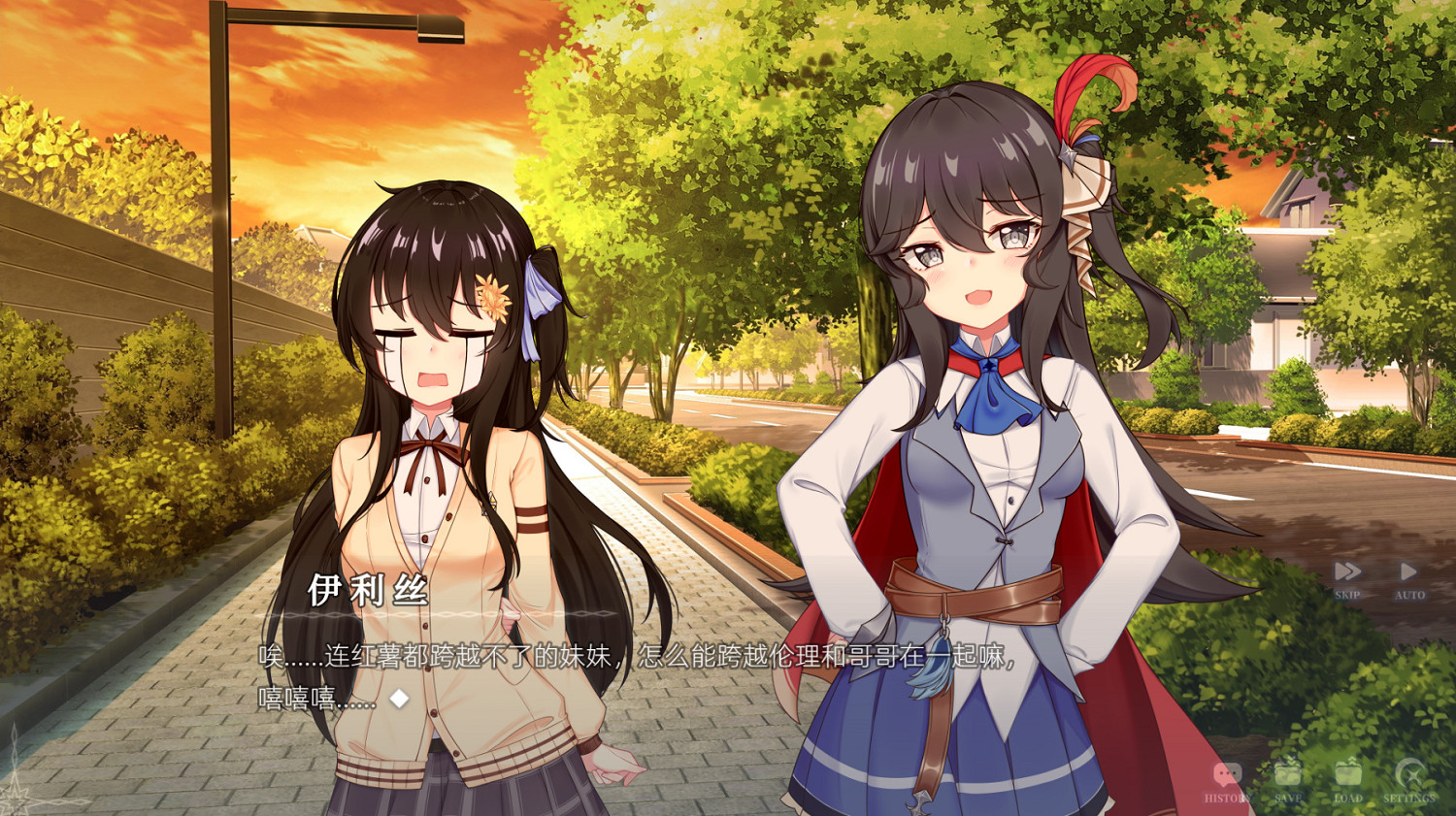The height and width of the screenshot is (816, 1456).
Task: Turn on automatic dialogue playback
Action: (1408, 571)
